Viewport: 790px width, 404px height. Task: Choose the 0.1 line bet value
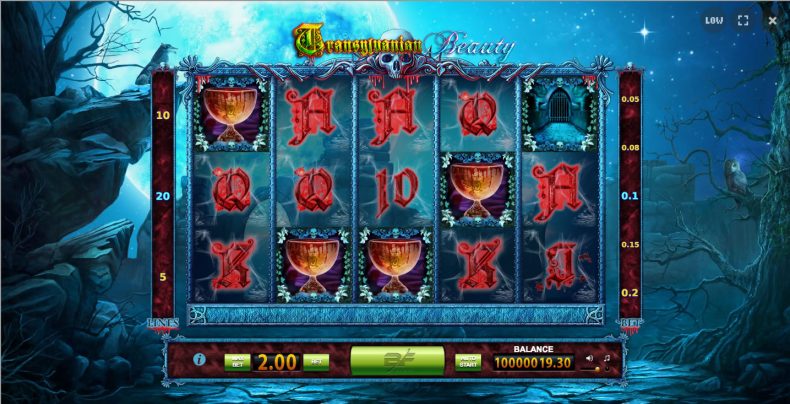629,196
